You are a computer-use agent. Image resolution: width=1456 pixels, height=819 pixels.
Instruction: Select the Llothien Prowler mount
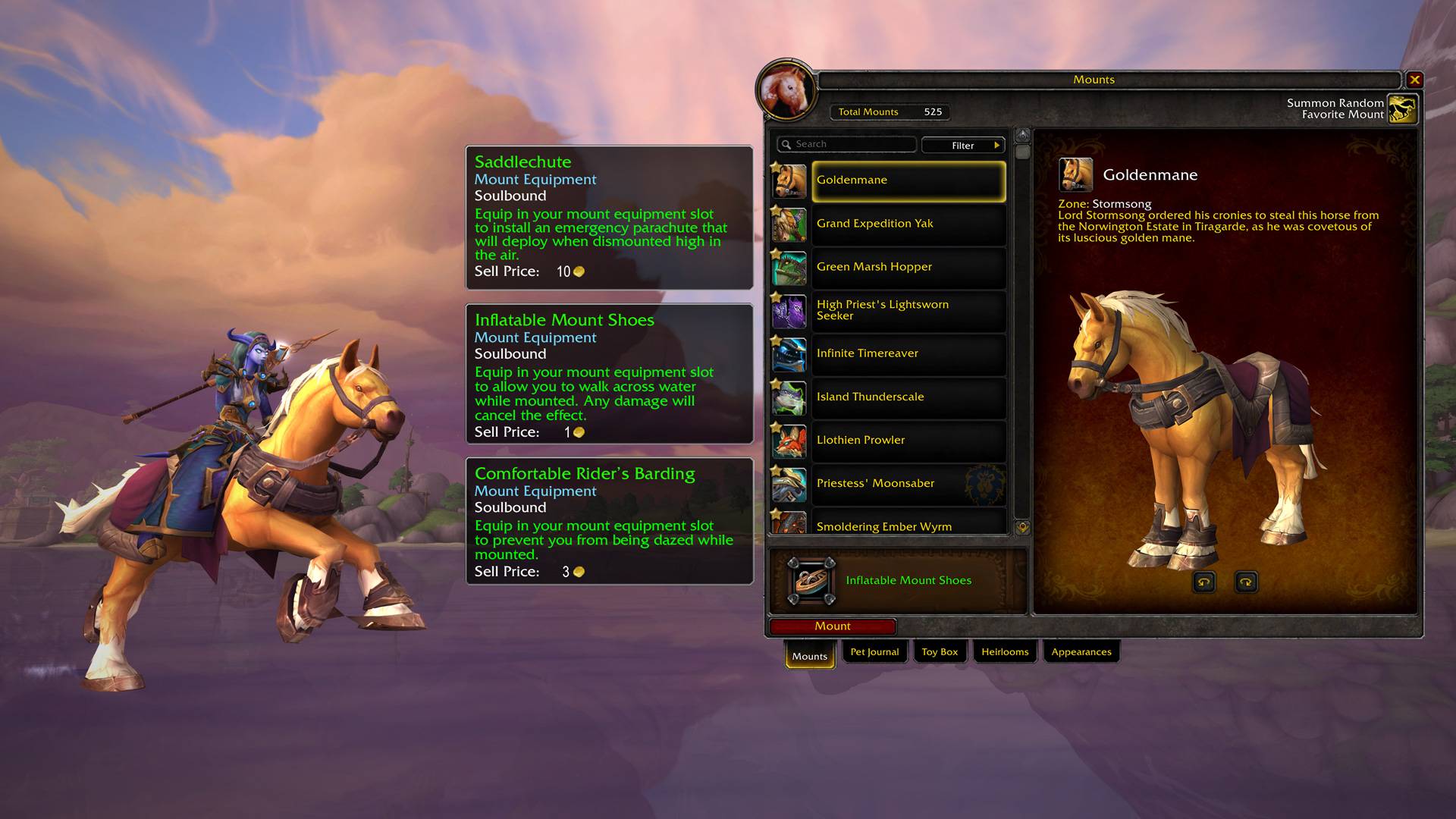908,440
